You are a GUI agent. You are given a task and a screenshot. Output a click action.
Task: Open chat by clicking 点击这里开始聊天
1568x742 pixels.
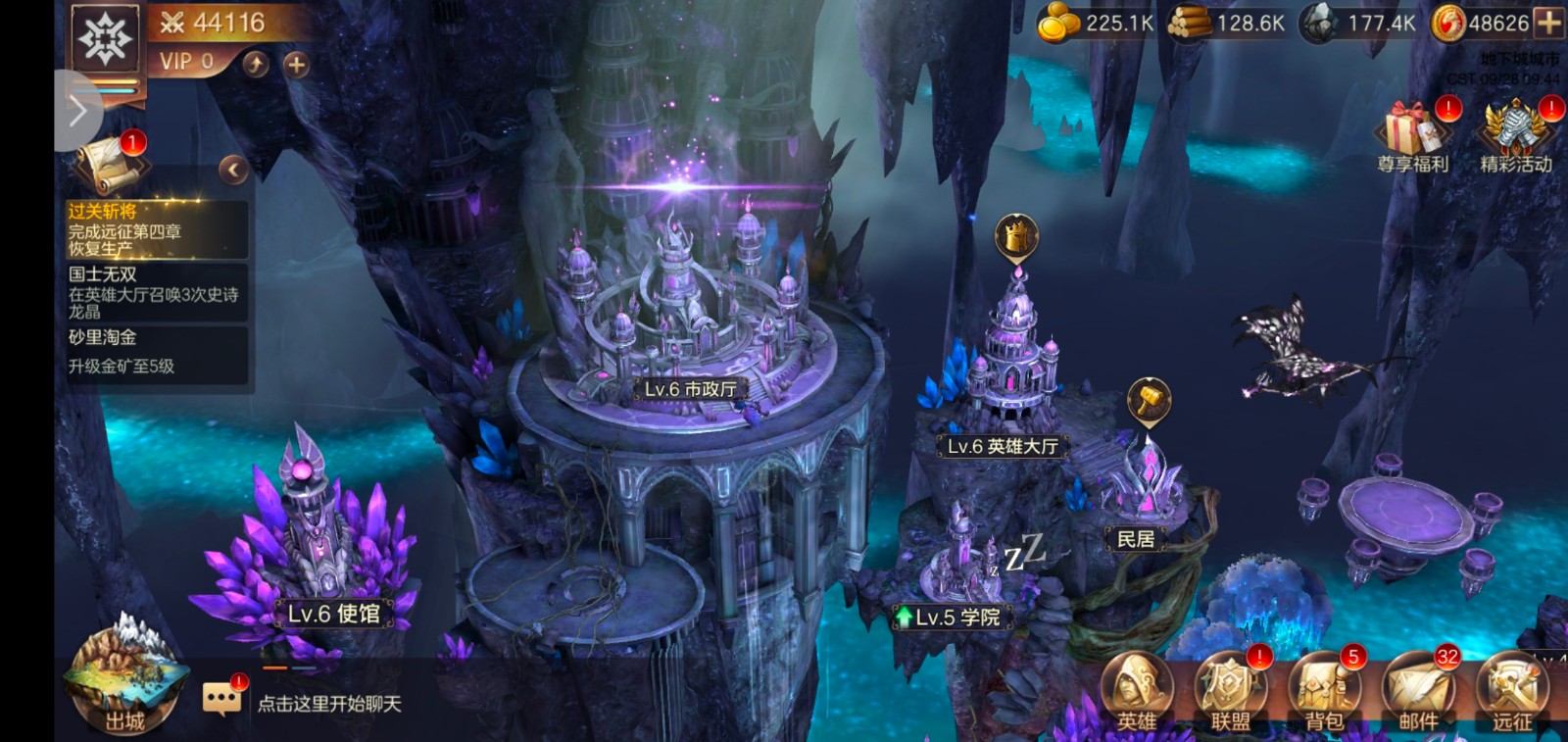328,703
